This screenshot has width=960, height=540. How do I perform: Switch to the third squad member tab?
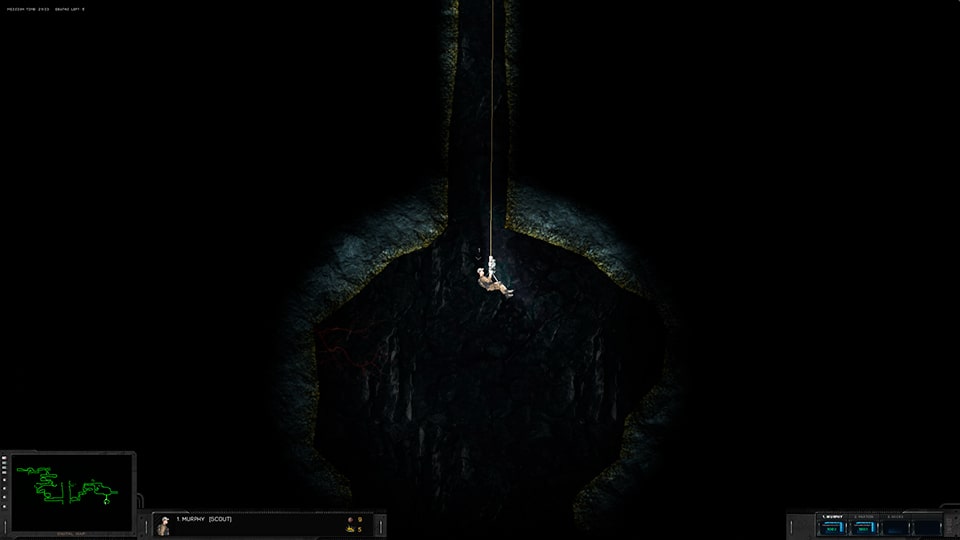click(x=895, y=517)
